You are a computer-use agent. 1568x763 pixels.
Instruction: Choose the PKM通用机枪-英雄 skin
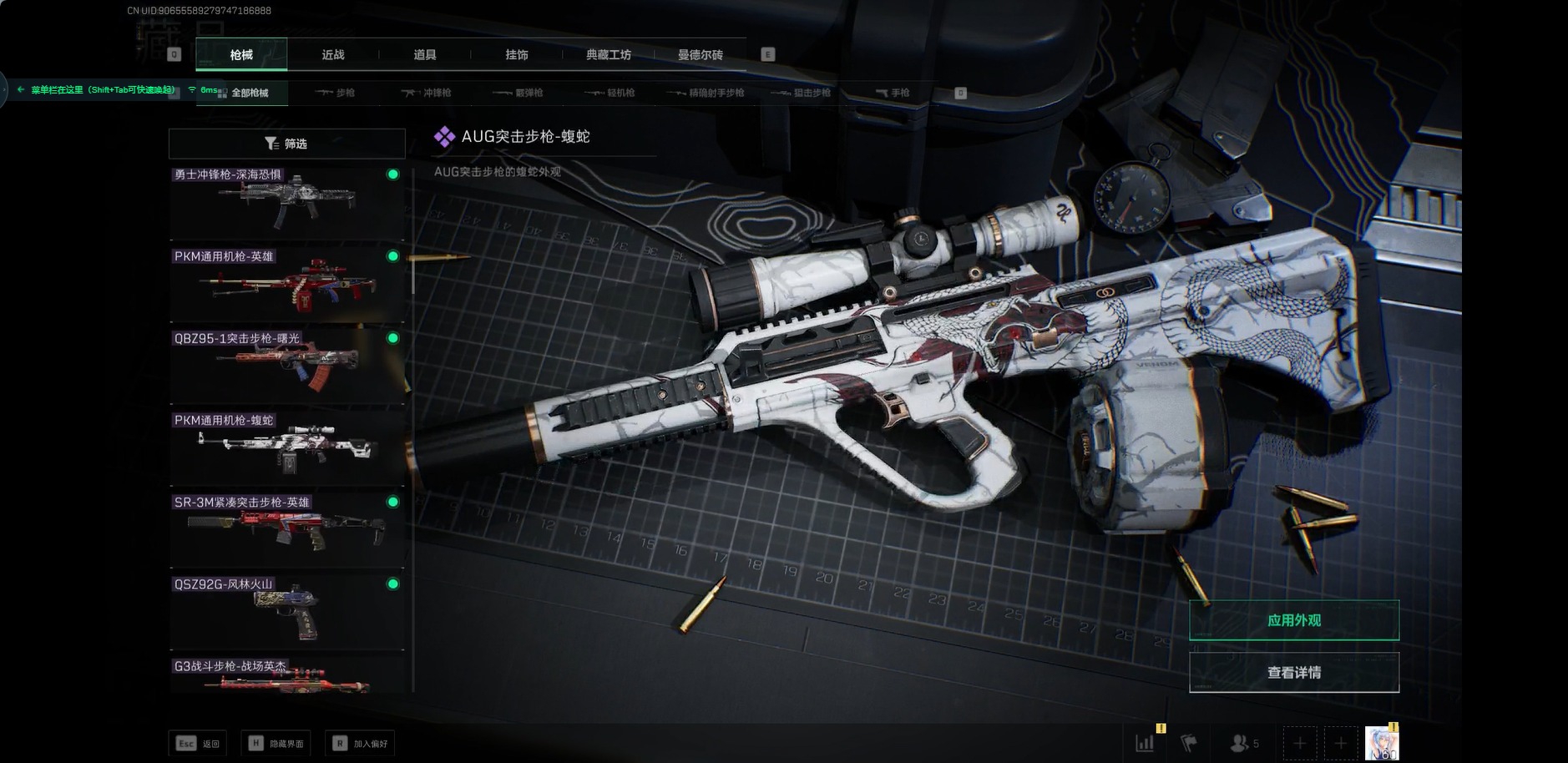pos(286,285)
